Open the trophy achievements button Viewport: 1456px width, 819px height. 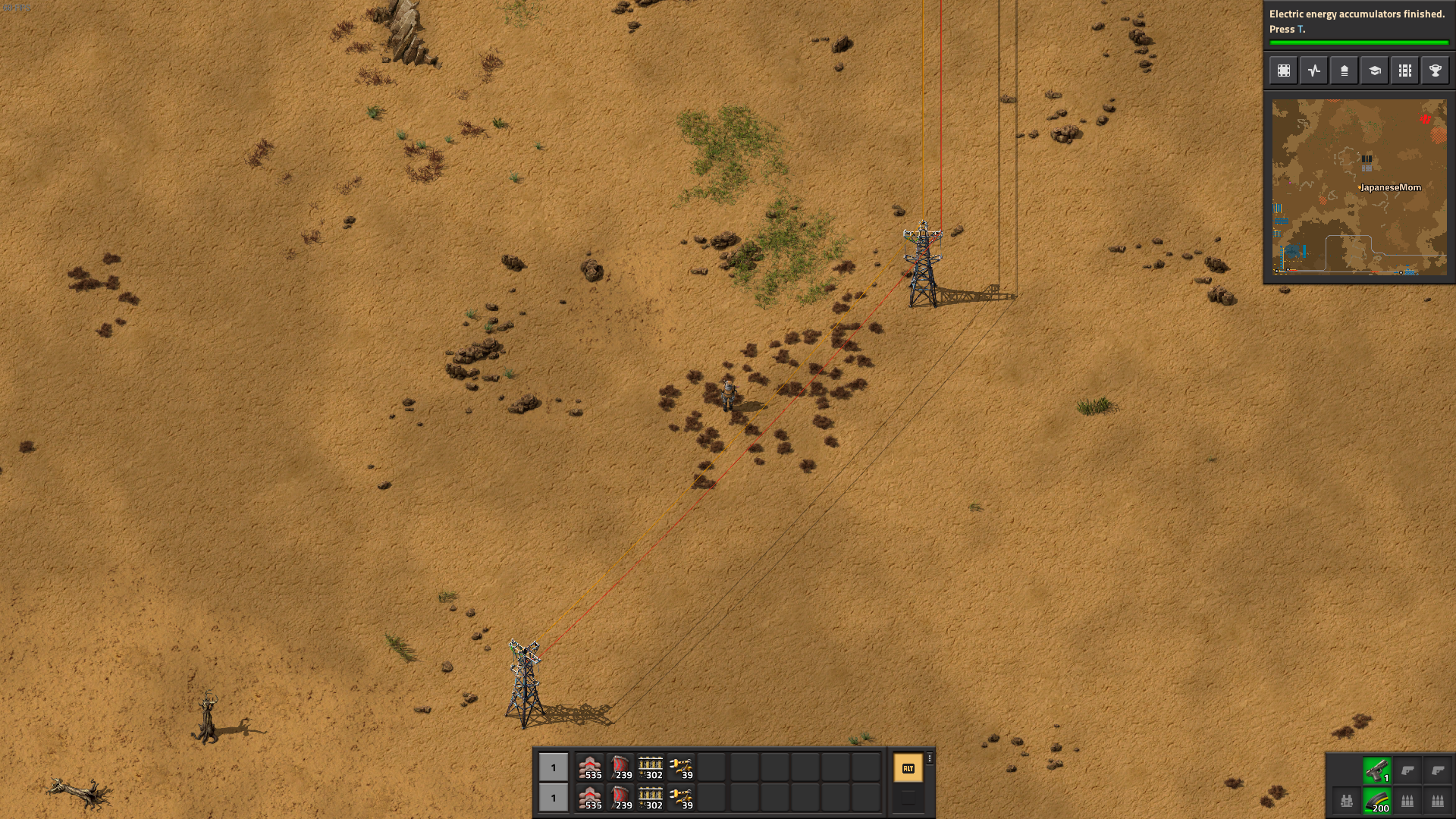tap(1436, 71)
